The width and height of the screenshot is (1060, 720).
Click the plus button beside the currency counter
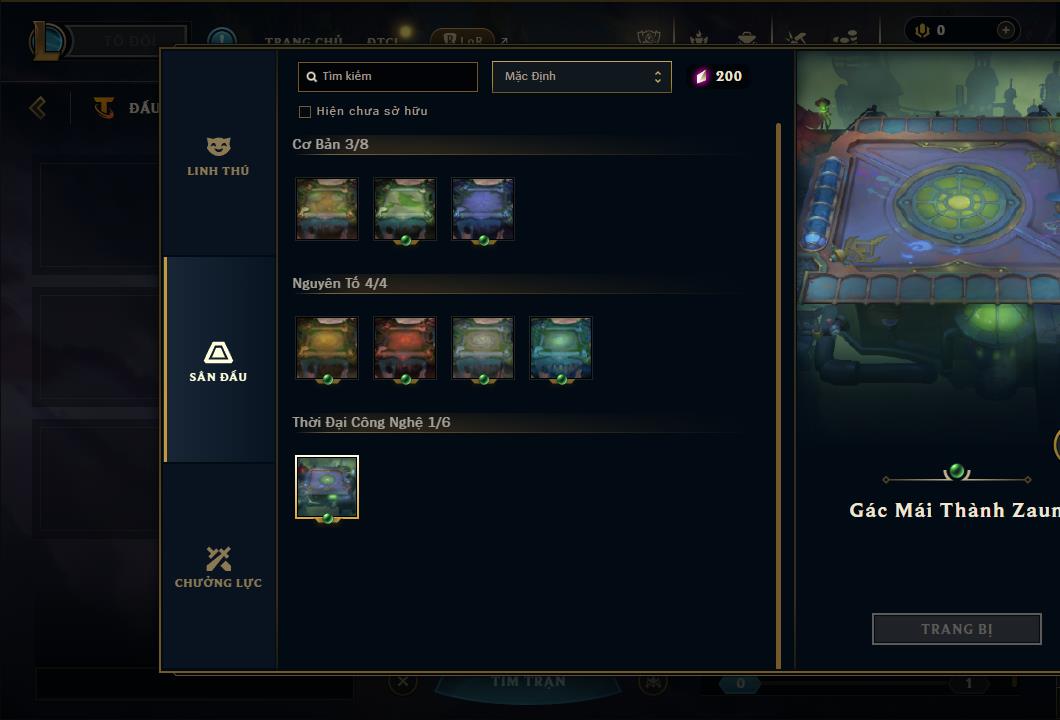pyautogui.click(x=1005, y=31)
